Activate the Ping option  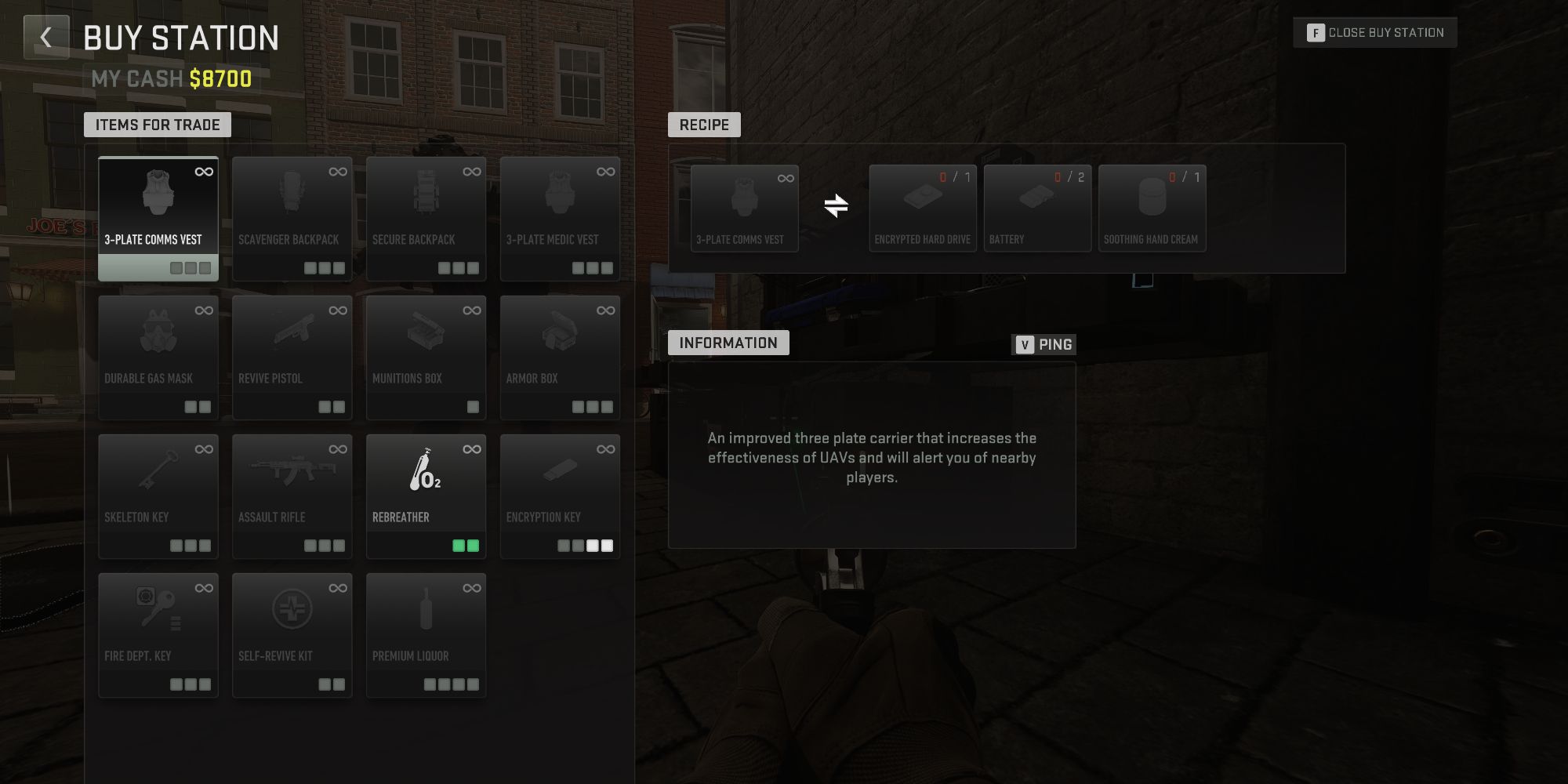pos(1045,343)
